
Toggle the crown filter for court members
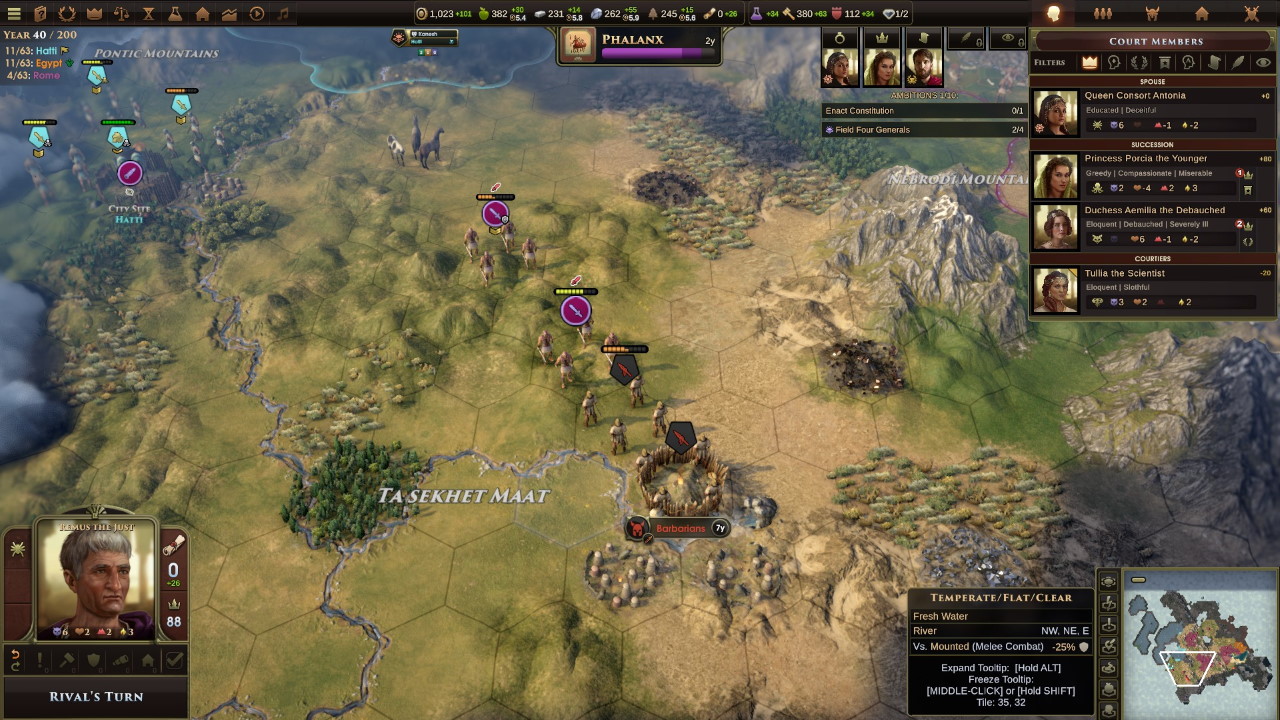coord(1089,62)
